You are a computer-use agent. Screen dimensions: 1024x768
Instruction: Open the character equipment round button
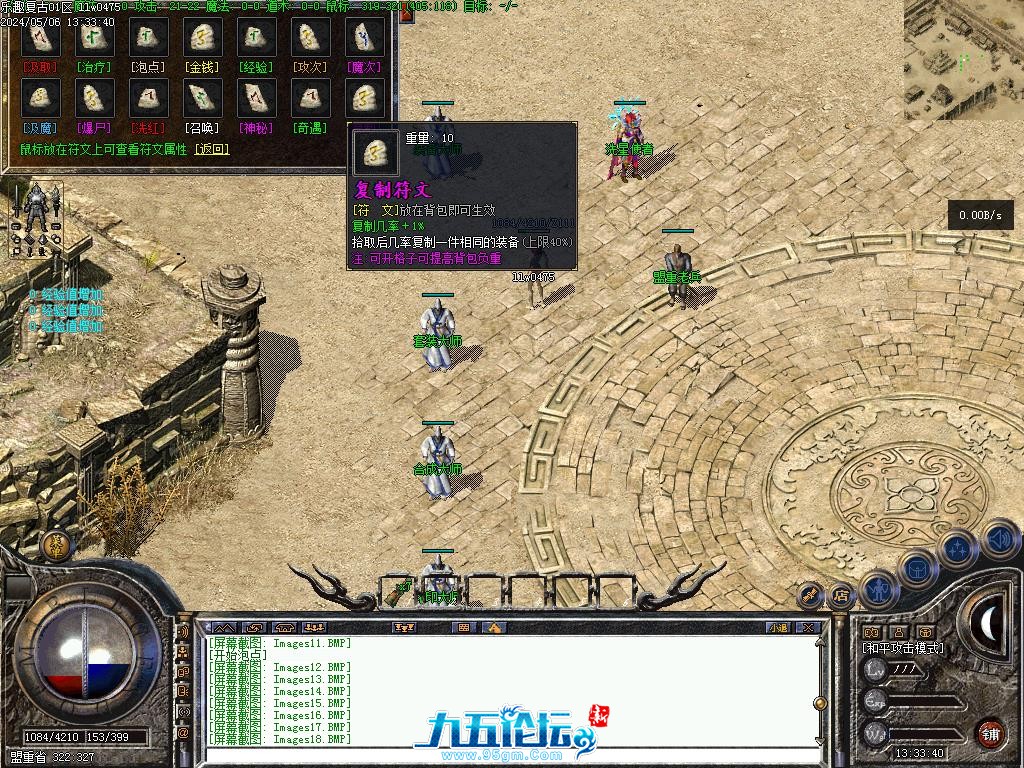(877, 589)
